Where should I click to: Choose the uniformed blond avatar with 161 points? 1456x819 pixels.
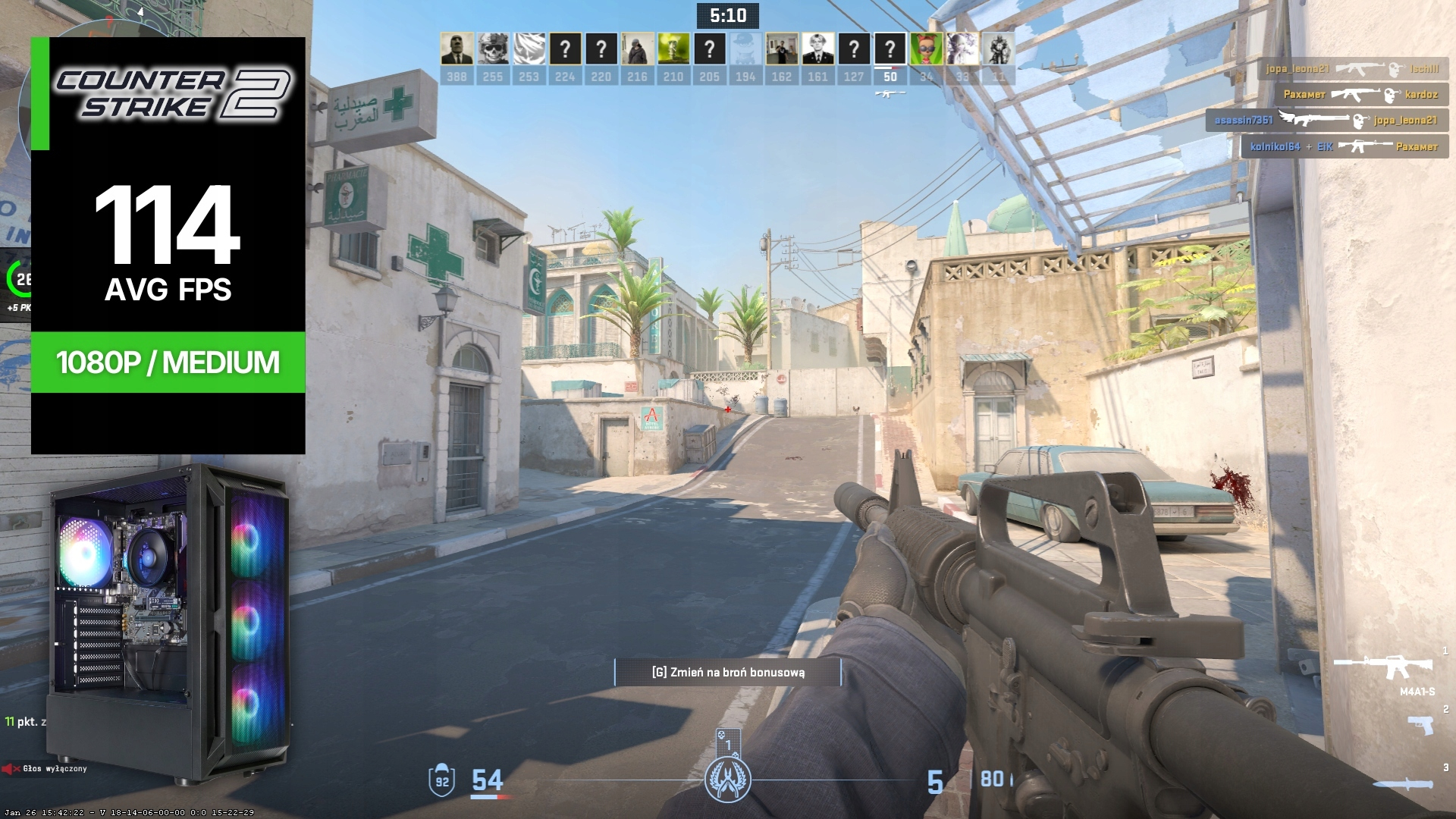817,49
